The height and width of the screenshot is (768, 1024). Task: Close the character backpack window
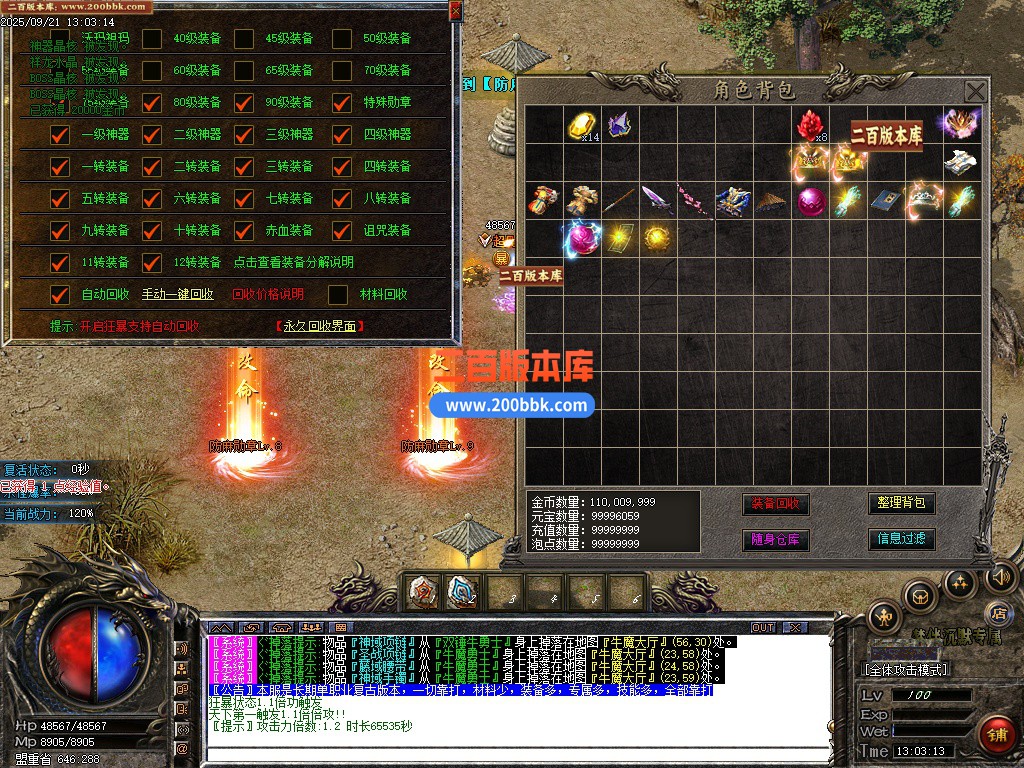pyautogui.click(x=975, y=92)
